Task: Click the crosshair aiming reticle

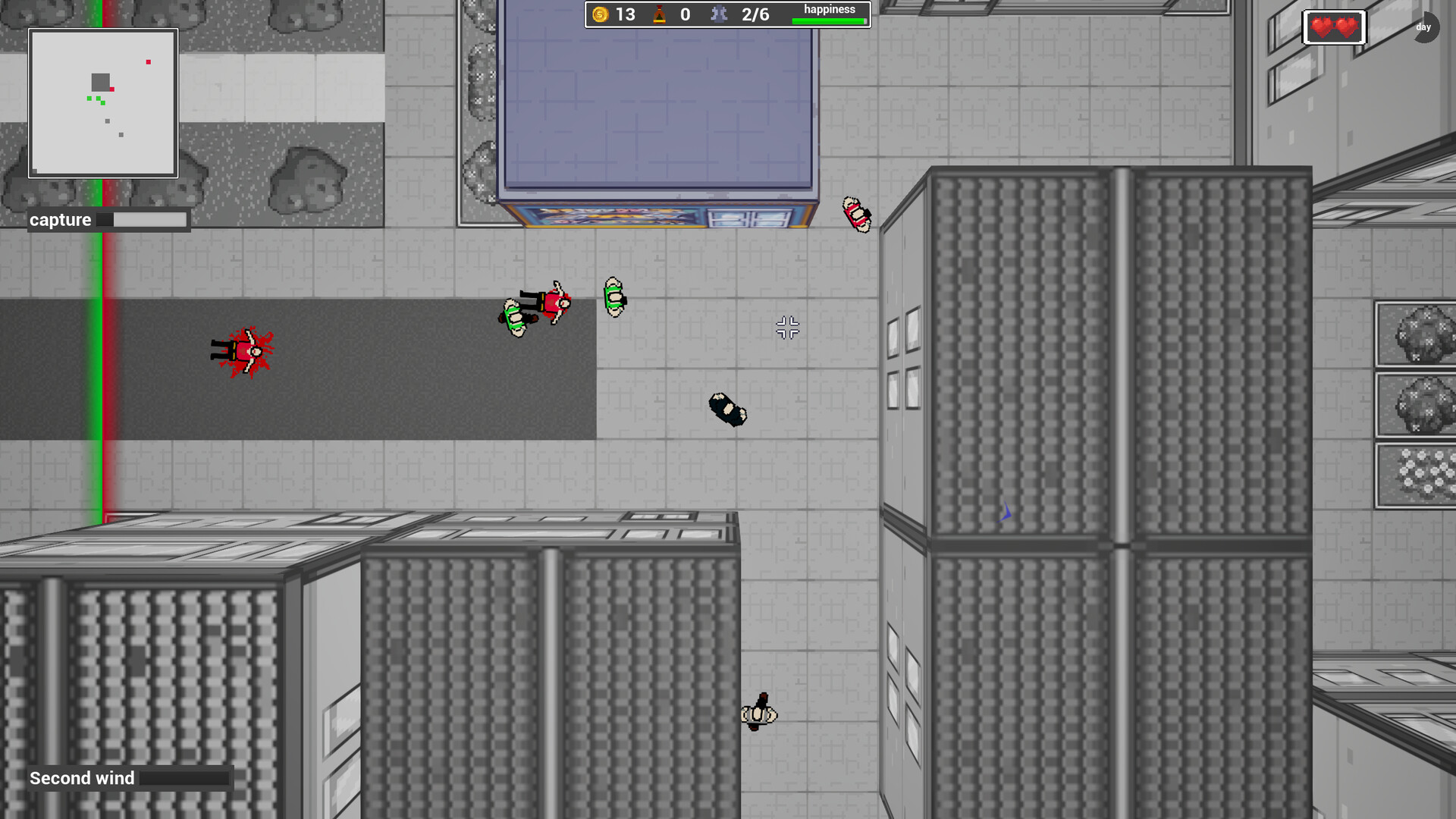Action: 787,328
